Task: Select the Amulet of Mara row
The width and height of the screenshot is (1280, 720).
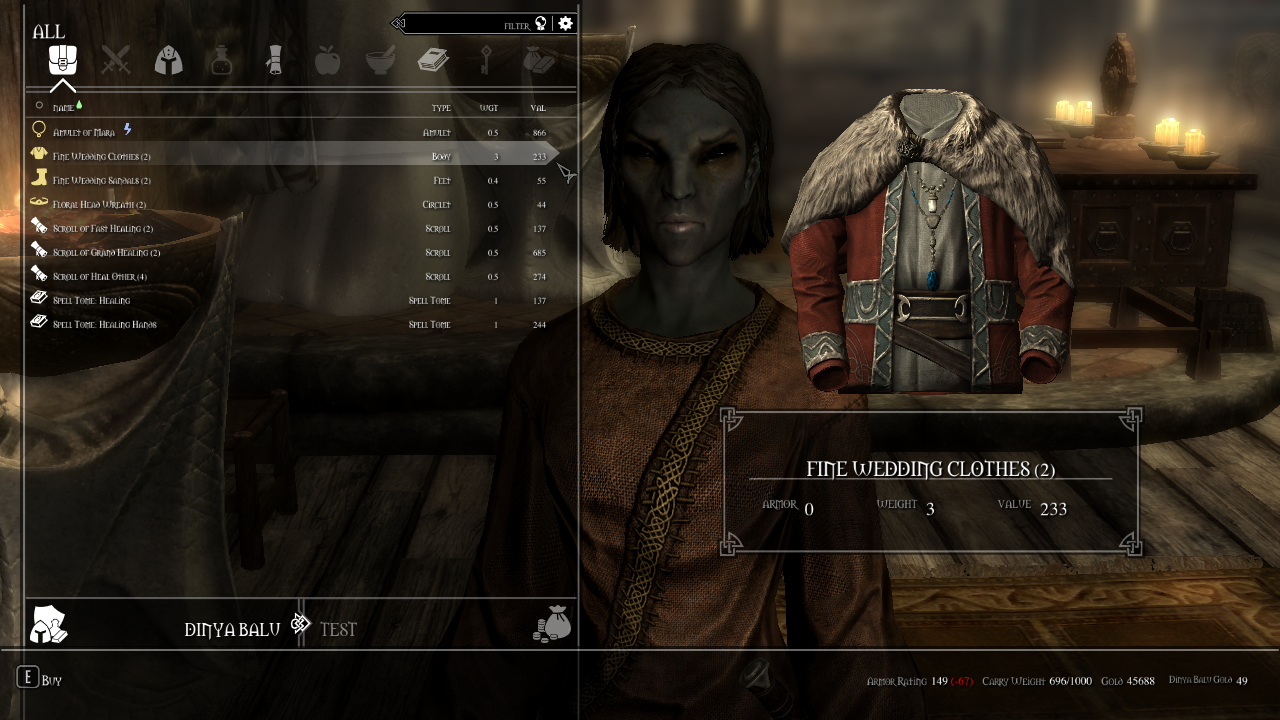Action: pos(85,132)
